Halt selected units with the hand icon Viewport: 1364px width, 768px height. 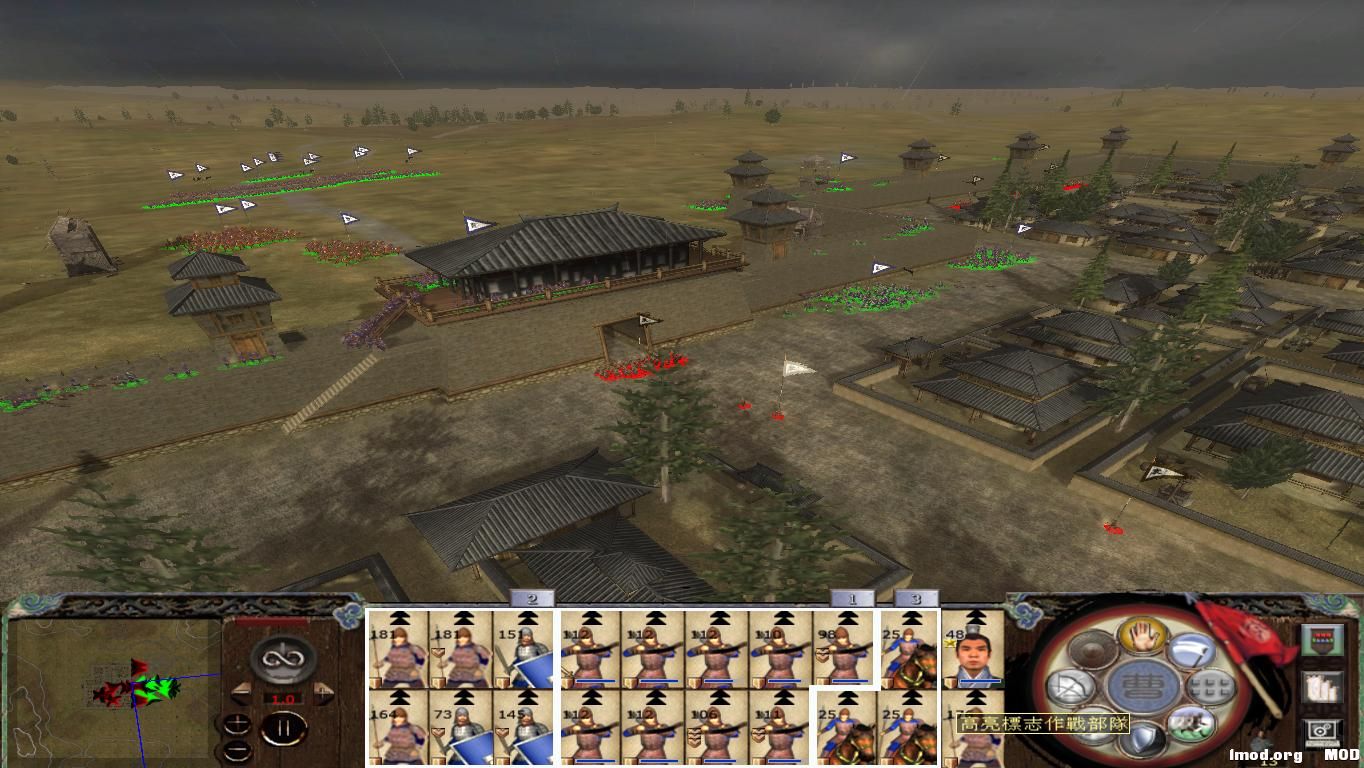[x=1142, y=636]
